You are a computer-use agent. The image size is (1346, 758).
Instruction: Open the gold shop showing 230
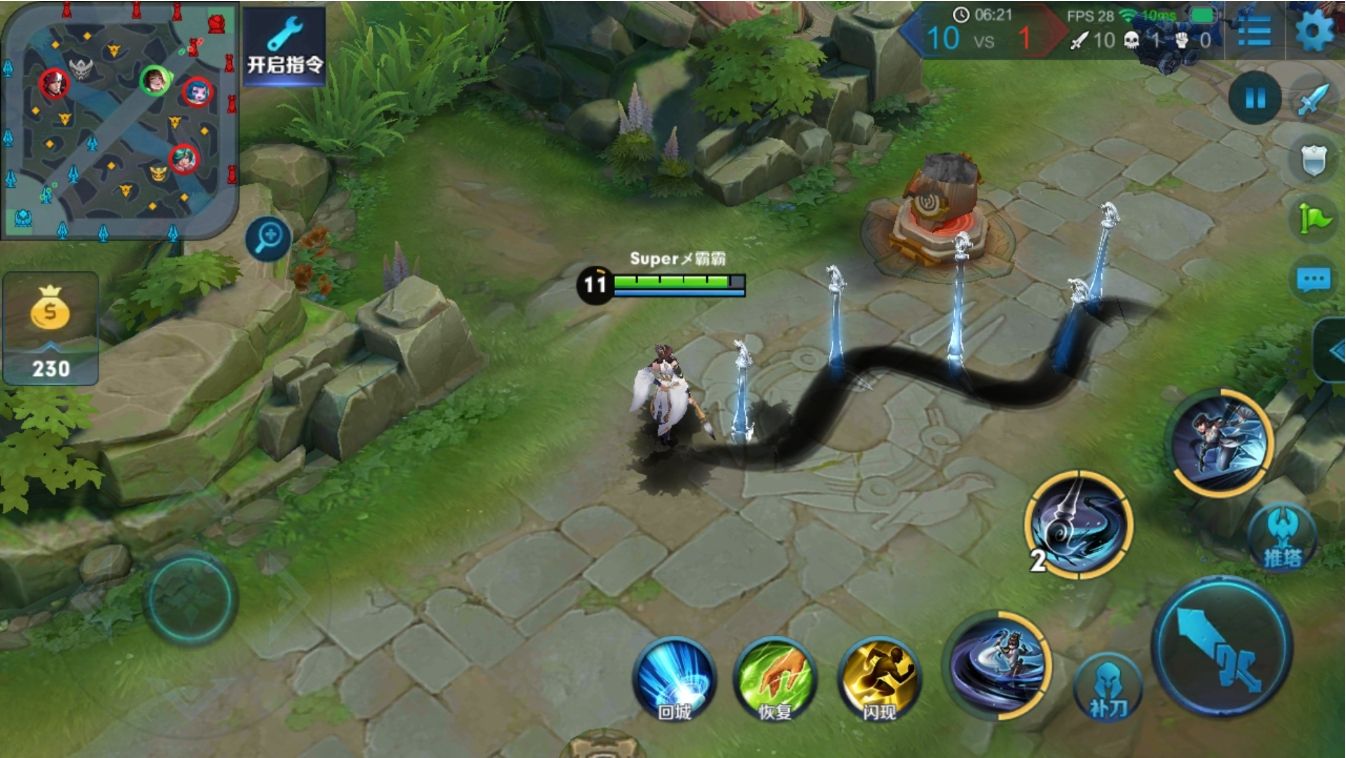pyautogui.click(x=50, y=328)
